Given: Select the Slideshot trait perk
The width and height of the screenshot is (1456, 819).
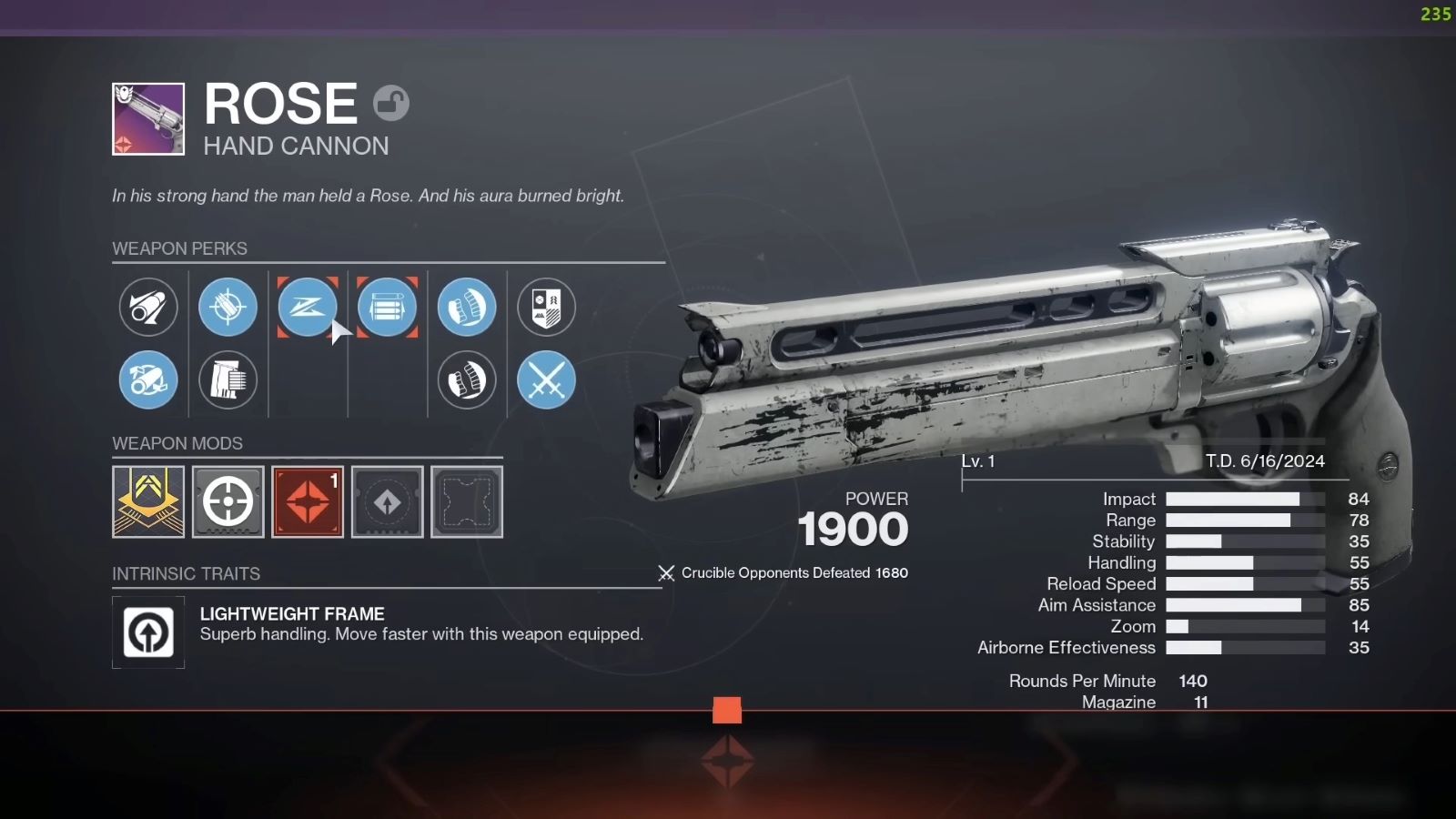Looking at the screenshot, I should 308,308.
